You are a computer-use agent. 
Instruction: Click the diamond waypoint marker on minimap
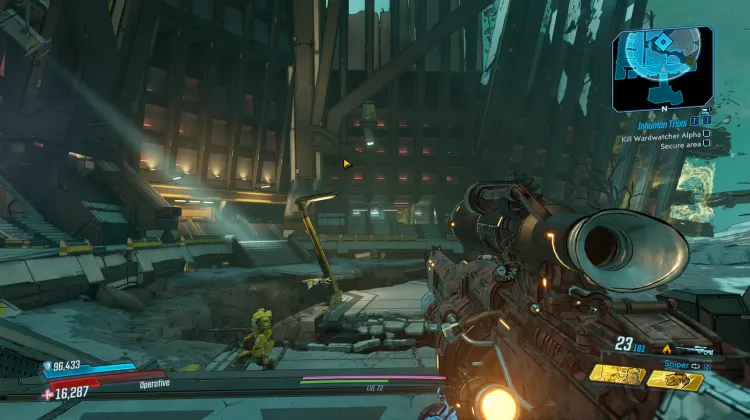662,44
